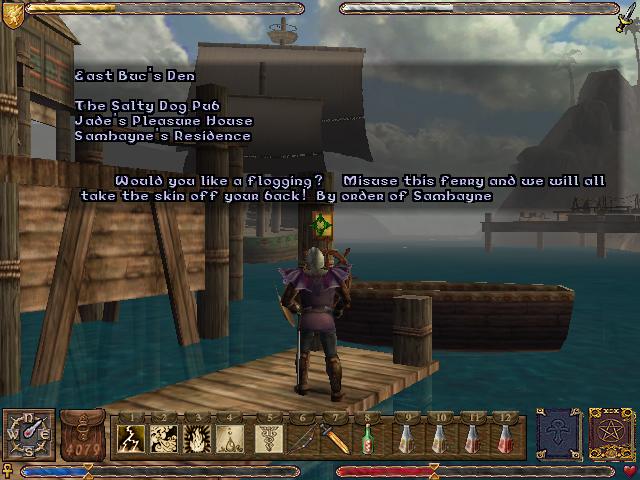Image resolution: width=640 pixels, height=480 pixels.
Task: Open the blue journal with the ankh
Action: point(558,435)
